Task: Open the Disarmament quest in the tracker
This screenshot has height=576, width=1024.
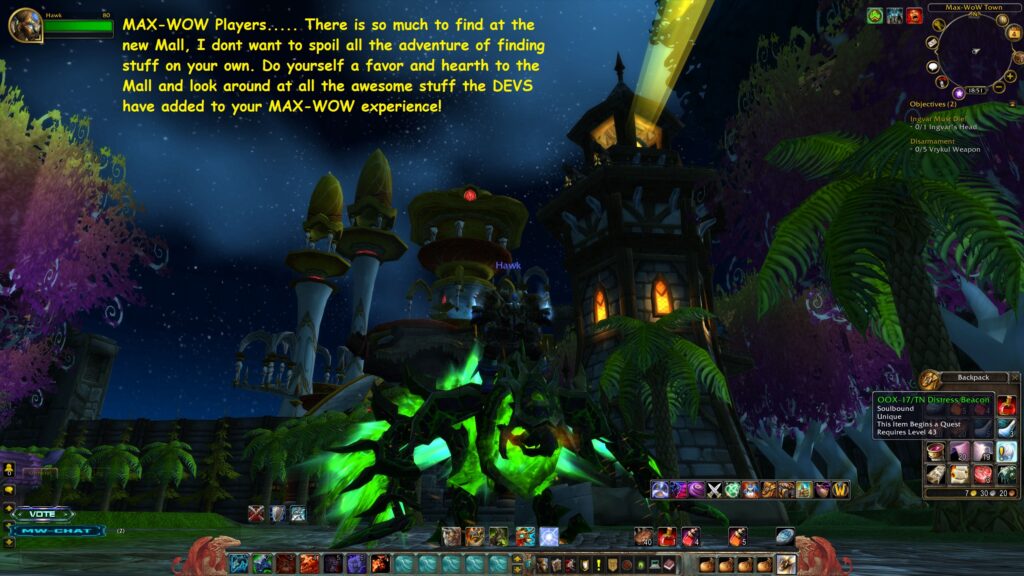Action: pos(932,141)
